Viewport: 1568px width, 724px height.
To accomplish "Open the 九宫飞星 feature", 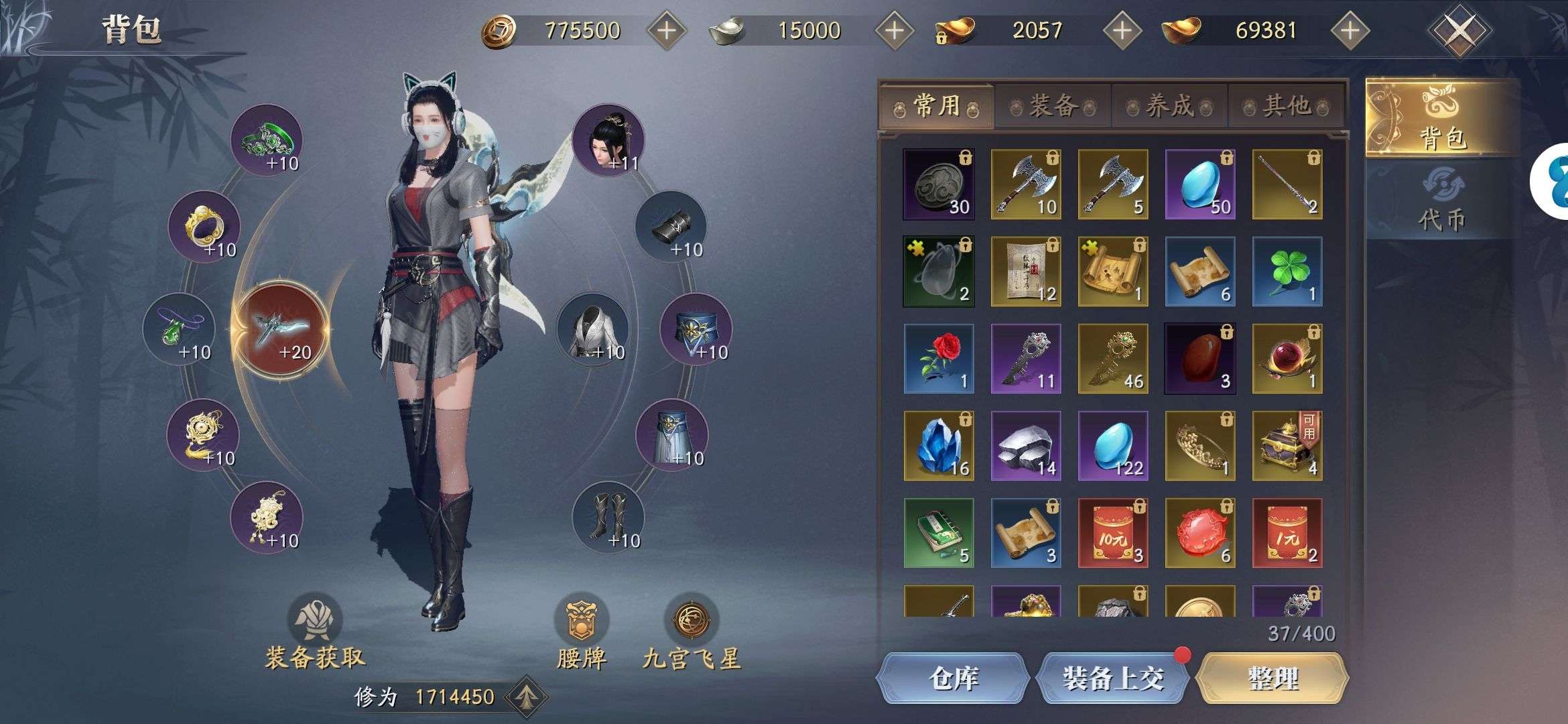I will 692,636.
